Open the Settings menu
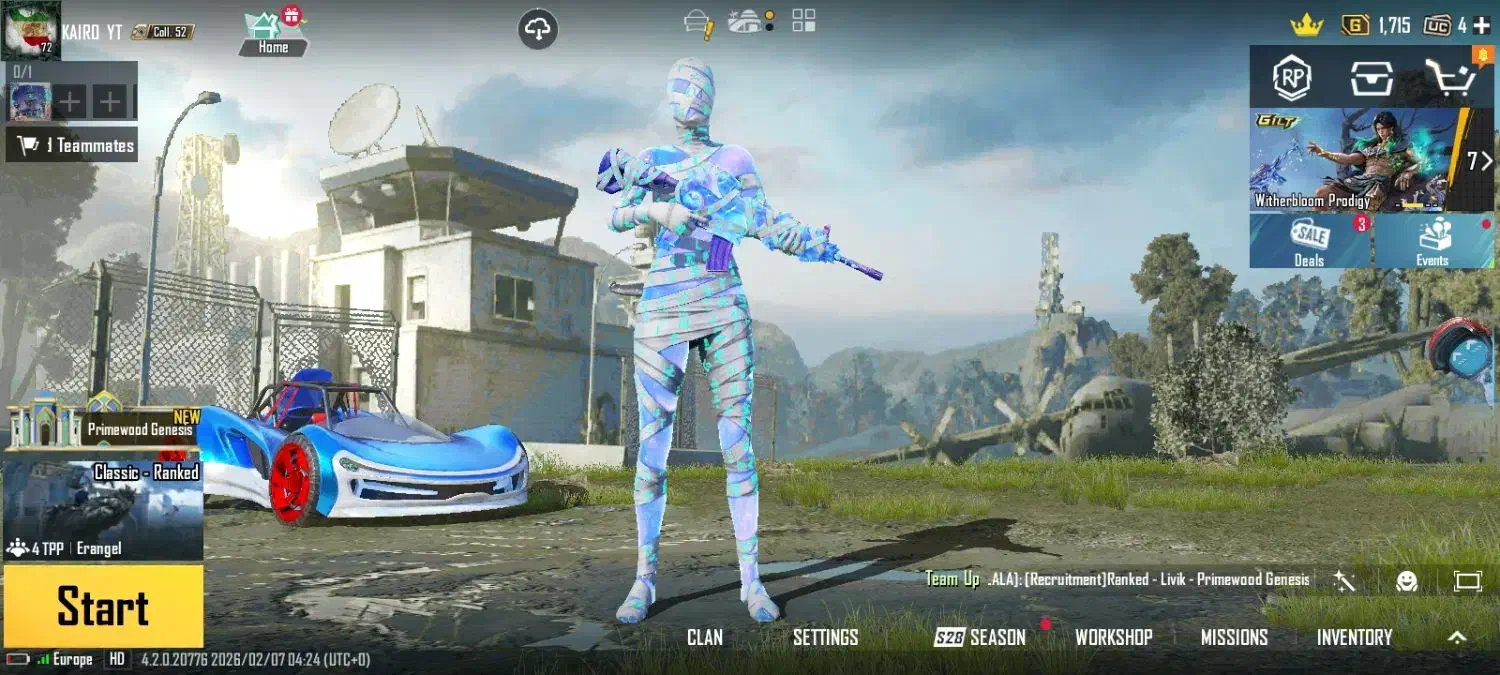This screenshot has width=1500, height=675. click(825, 637)
